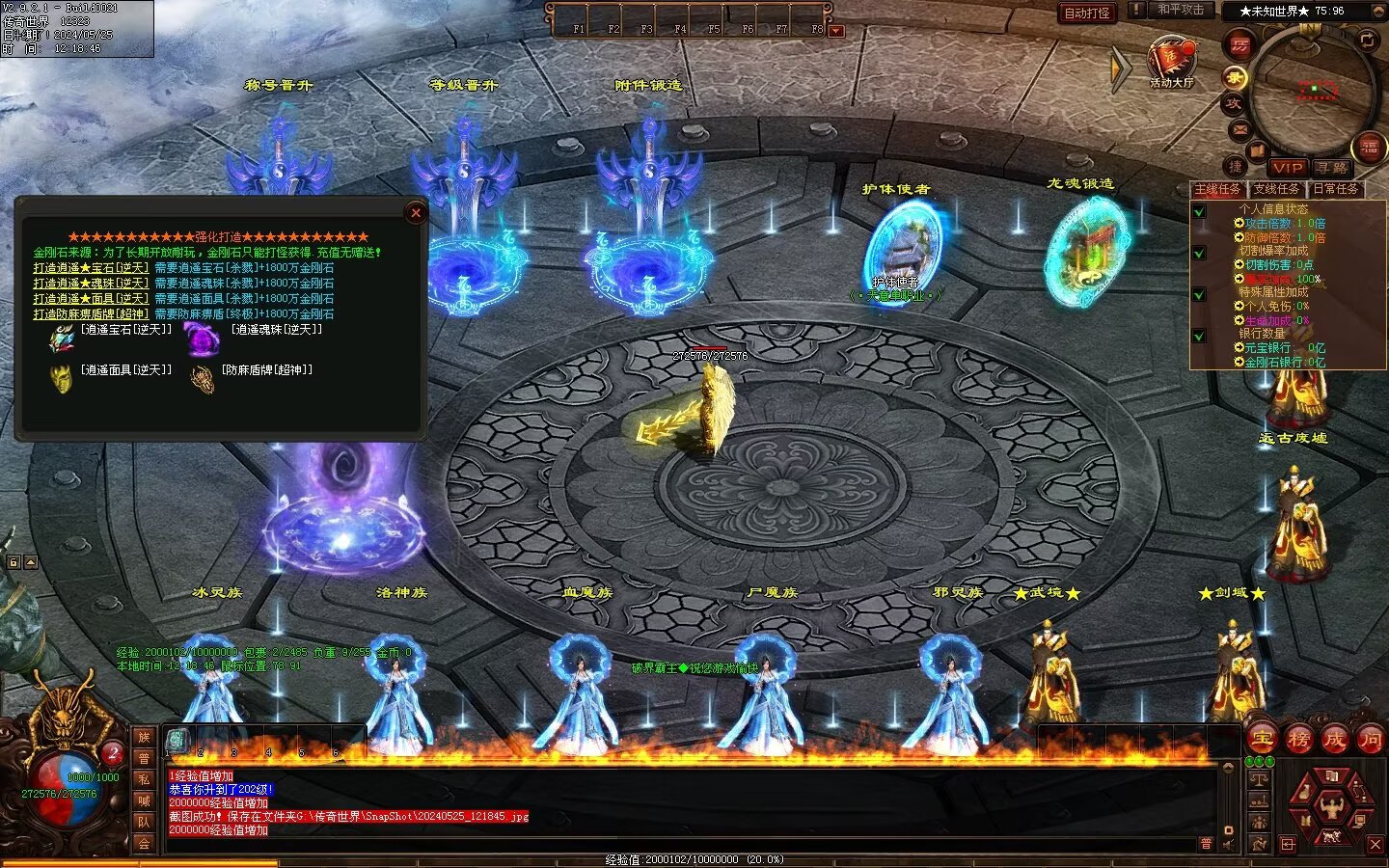Toggle the 自动打怪 auto-fight button
Image resolution: width=1389 pixels, height=868 pixels.
click(x=1087, y=13)
